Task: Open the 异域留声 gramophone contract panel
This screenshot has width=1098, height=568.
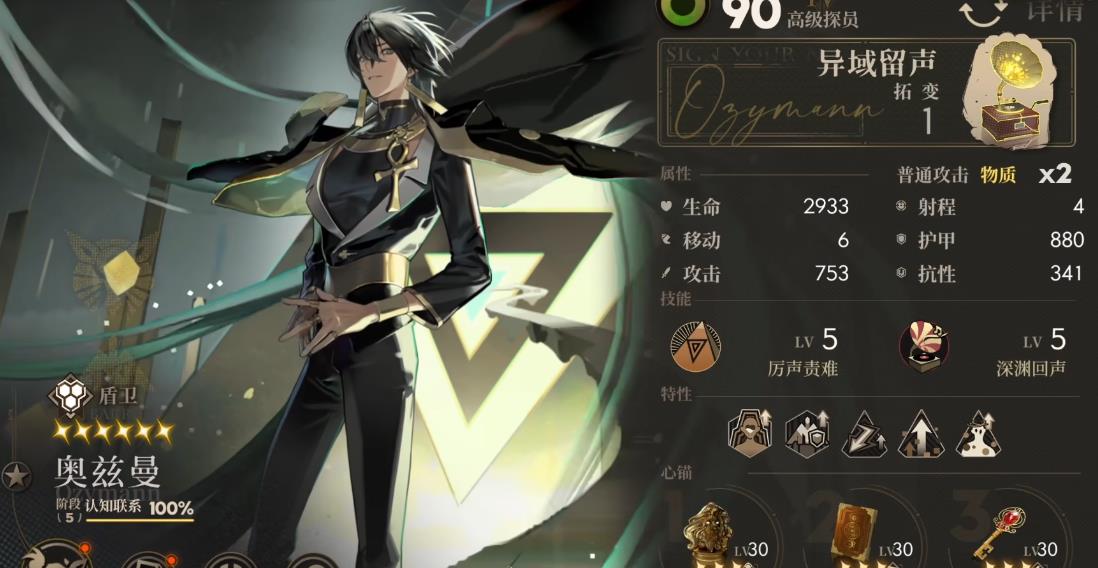Action: click(x=866, y=91)
